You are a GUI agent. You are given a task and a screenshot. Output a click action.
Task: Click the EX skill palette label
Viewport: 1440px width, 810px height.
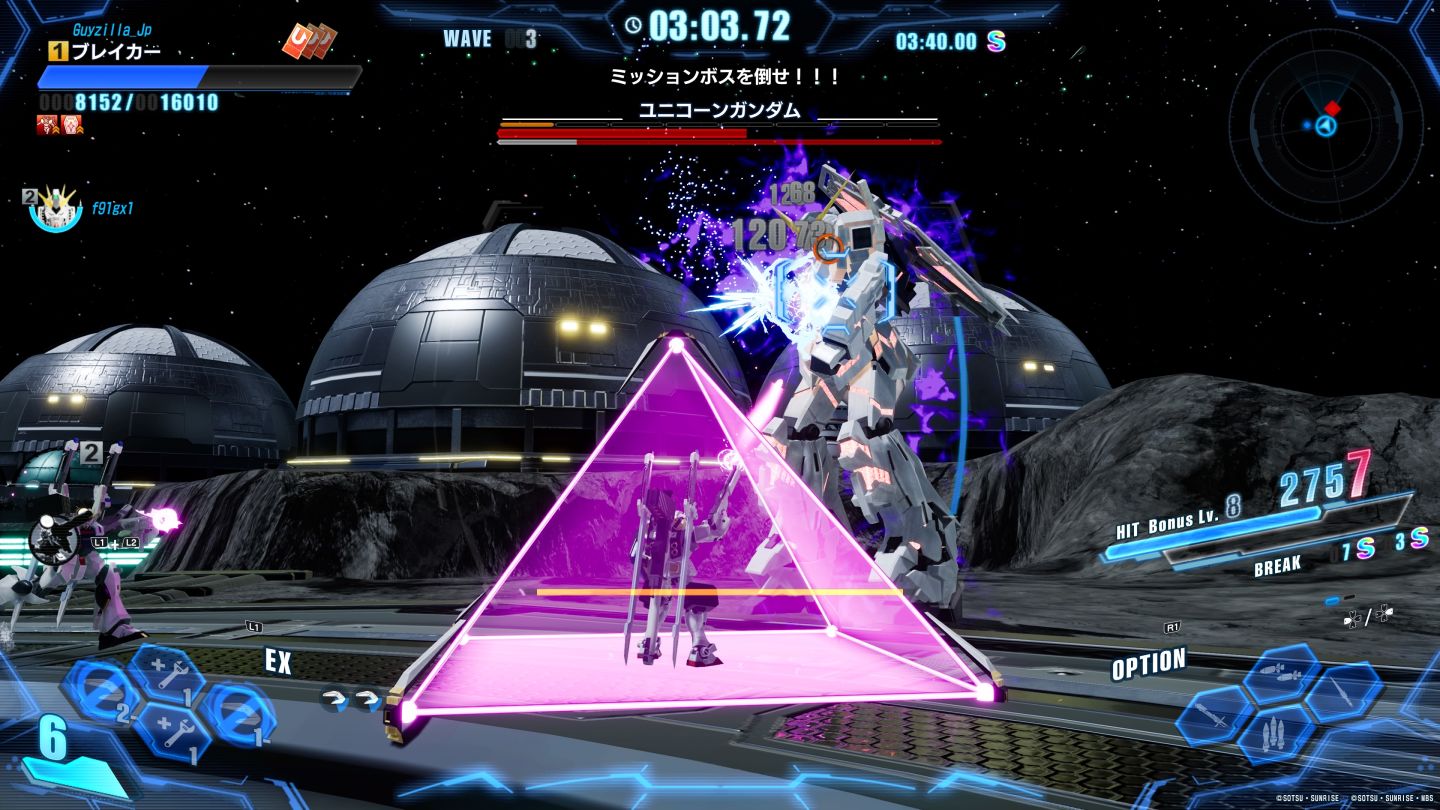pos(278,661)
